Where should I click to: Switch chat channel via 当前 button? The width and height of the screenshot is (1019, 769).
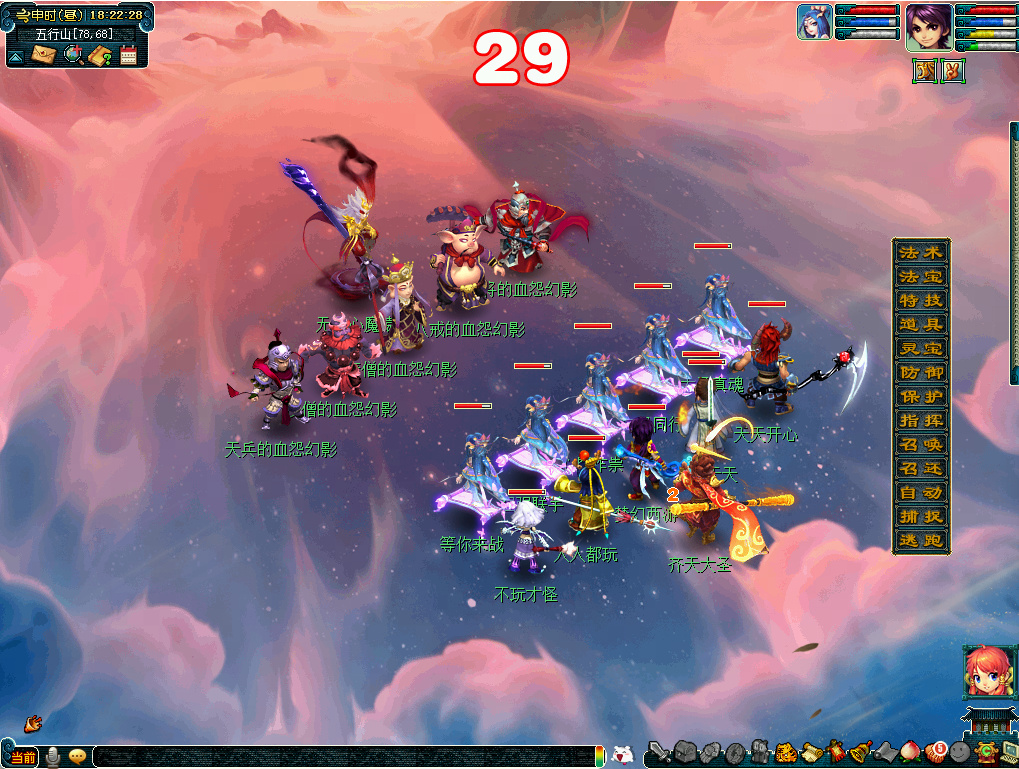(22, 757)
